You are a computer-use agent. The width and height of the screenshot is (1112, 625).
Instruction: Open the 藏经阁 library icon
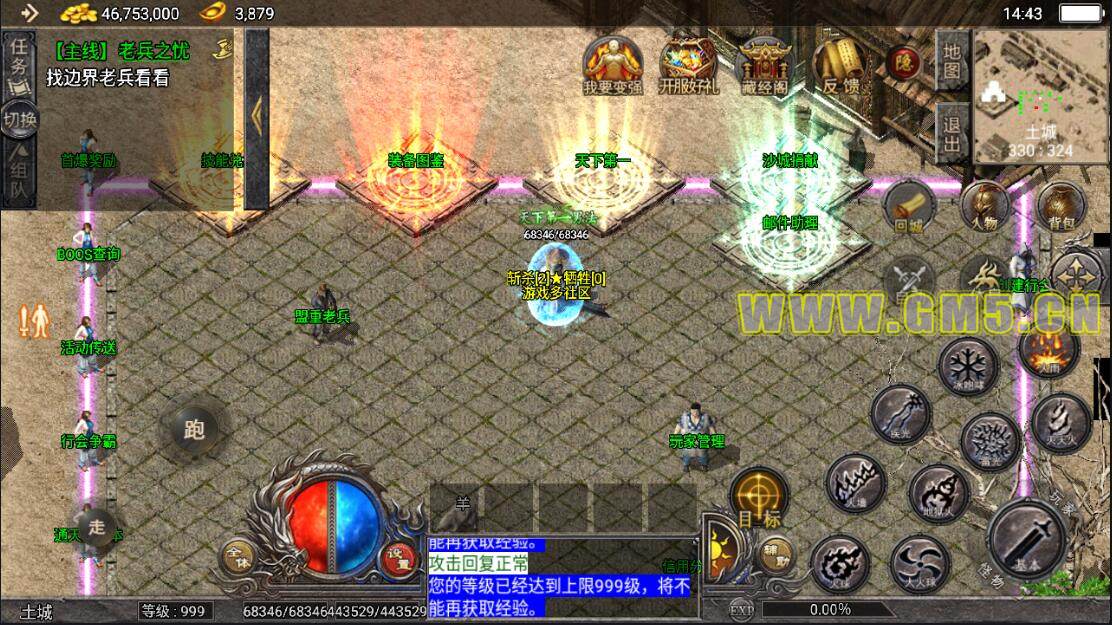coord(764,66)
